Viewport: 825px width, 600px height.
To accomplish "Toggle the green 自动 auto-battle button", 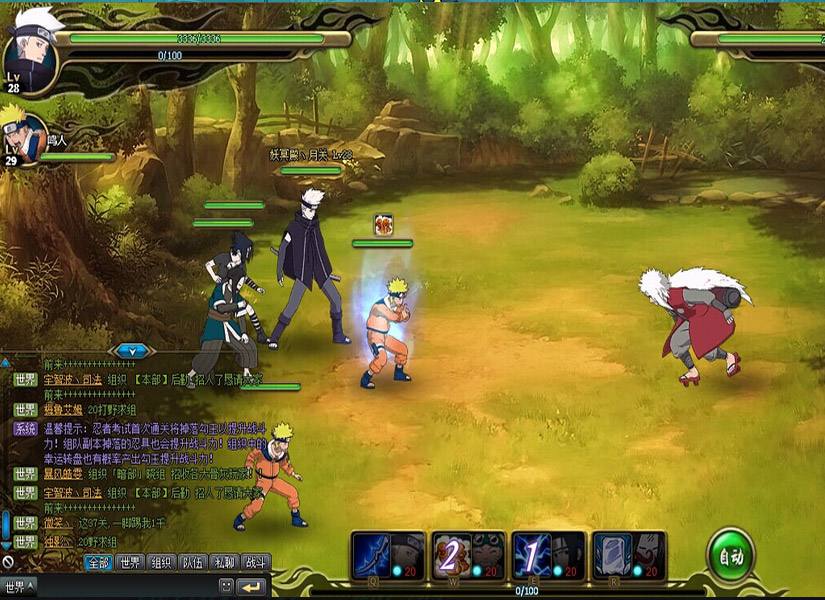I will [x=730, y=556].
